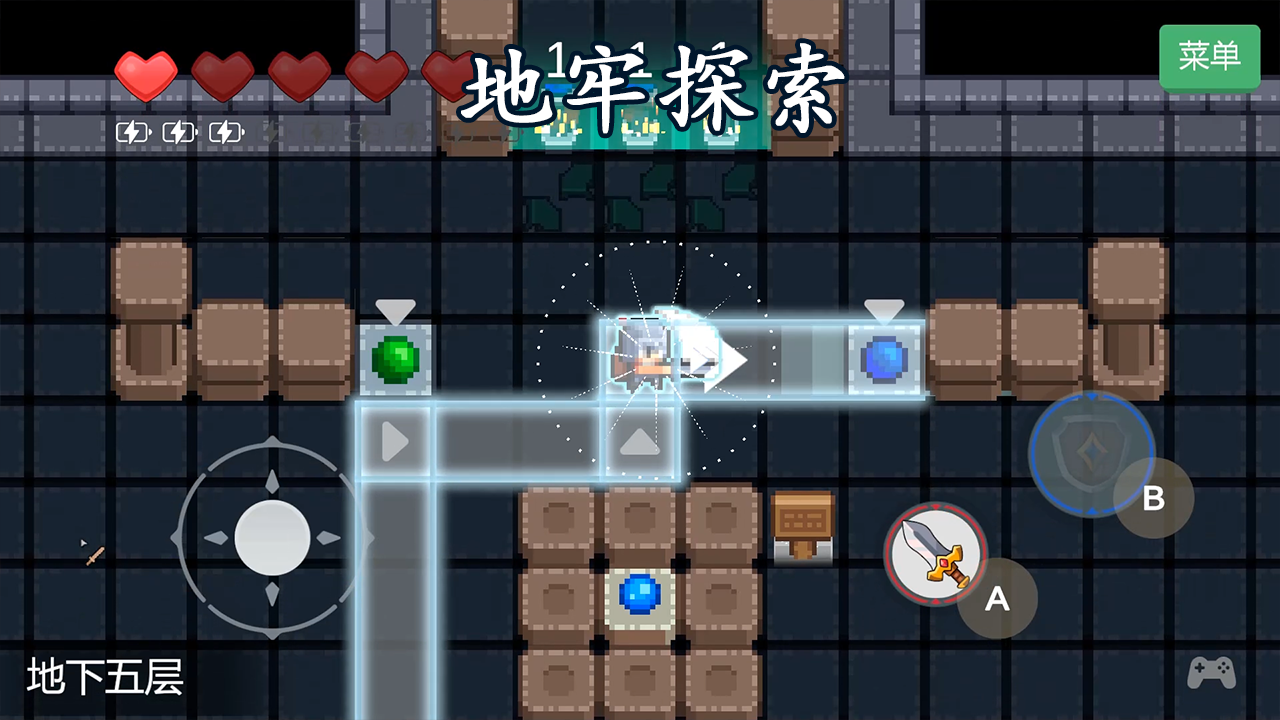Toggle the green orb switch
The height and width of the screenshot is (720, 1280).
tap(397, 359)
